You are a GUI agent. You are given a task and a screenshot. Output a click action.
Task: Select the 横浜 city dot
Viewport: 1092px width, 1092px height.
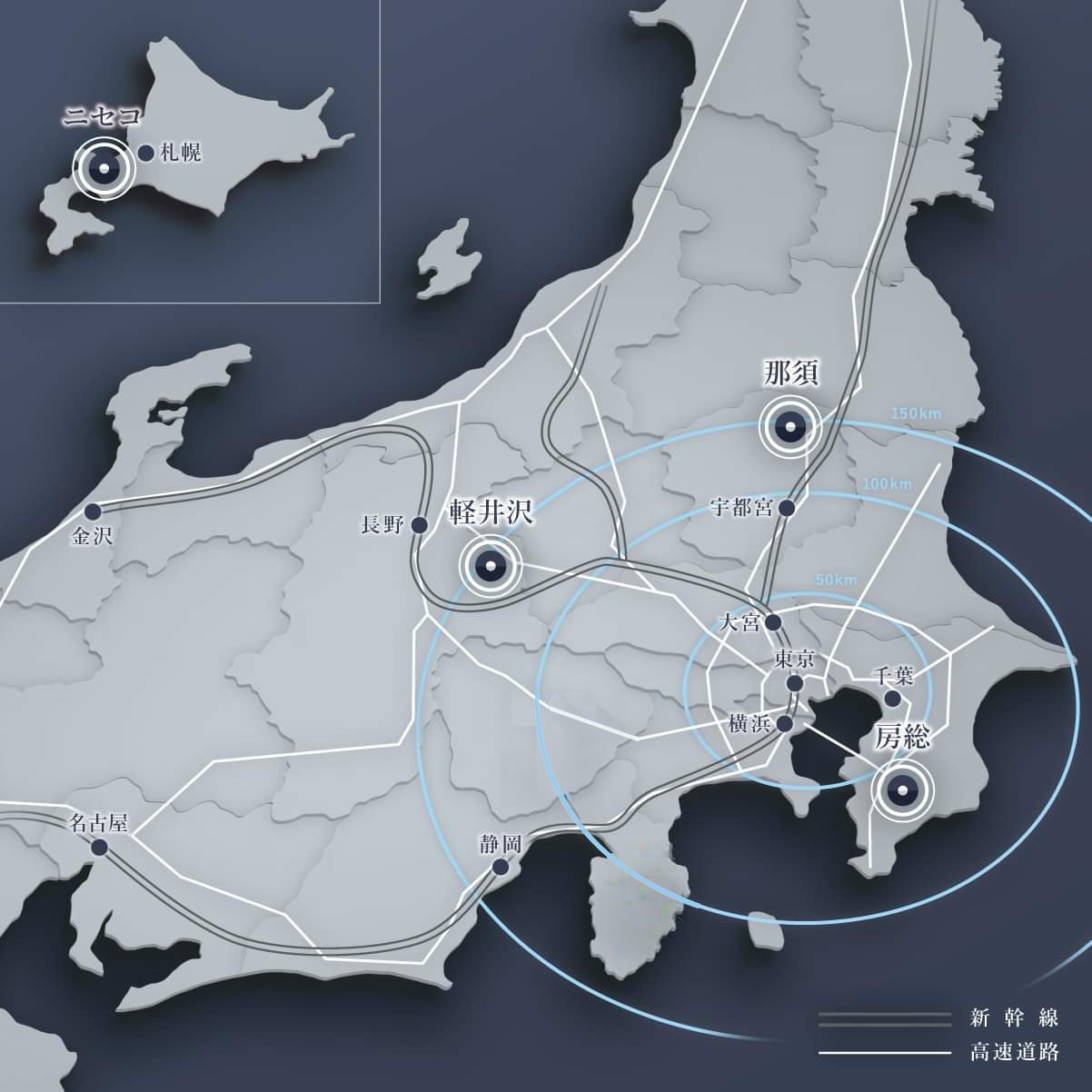[x=786, y=723]
